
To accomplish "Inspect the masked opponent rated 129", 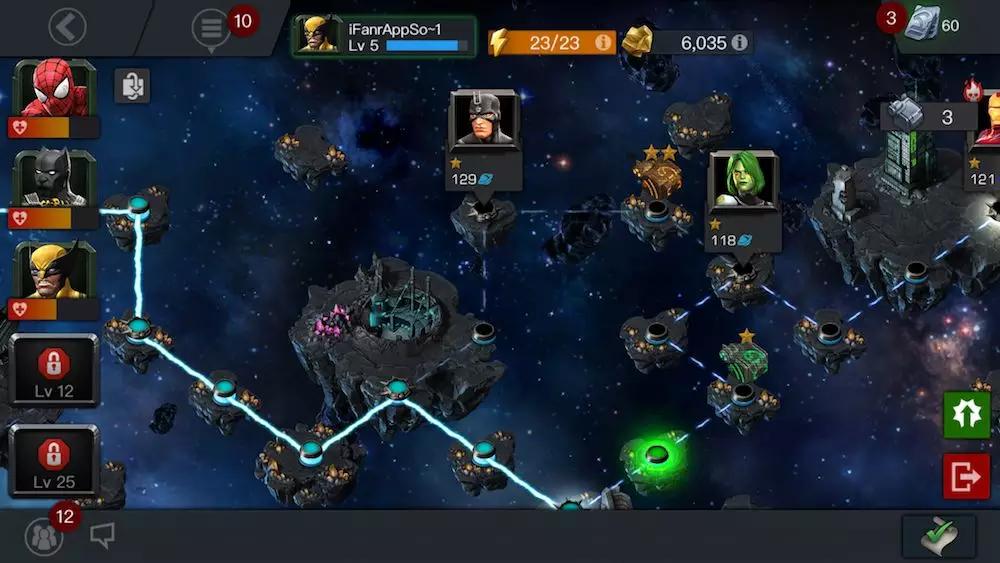I will 484,127.
